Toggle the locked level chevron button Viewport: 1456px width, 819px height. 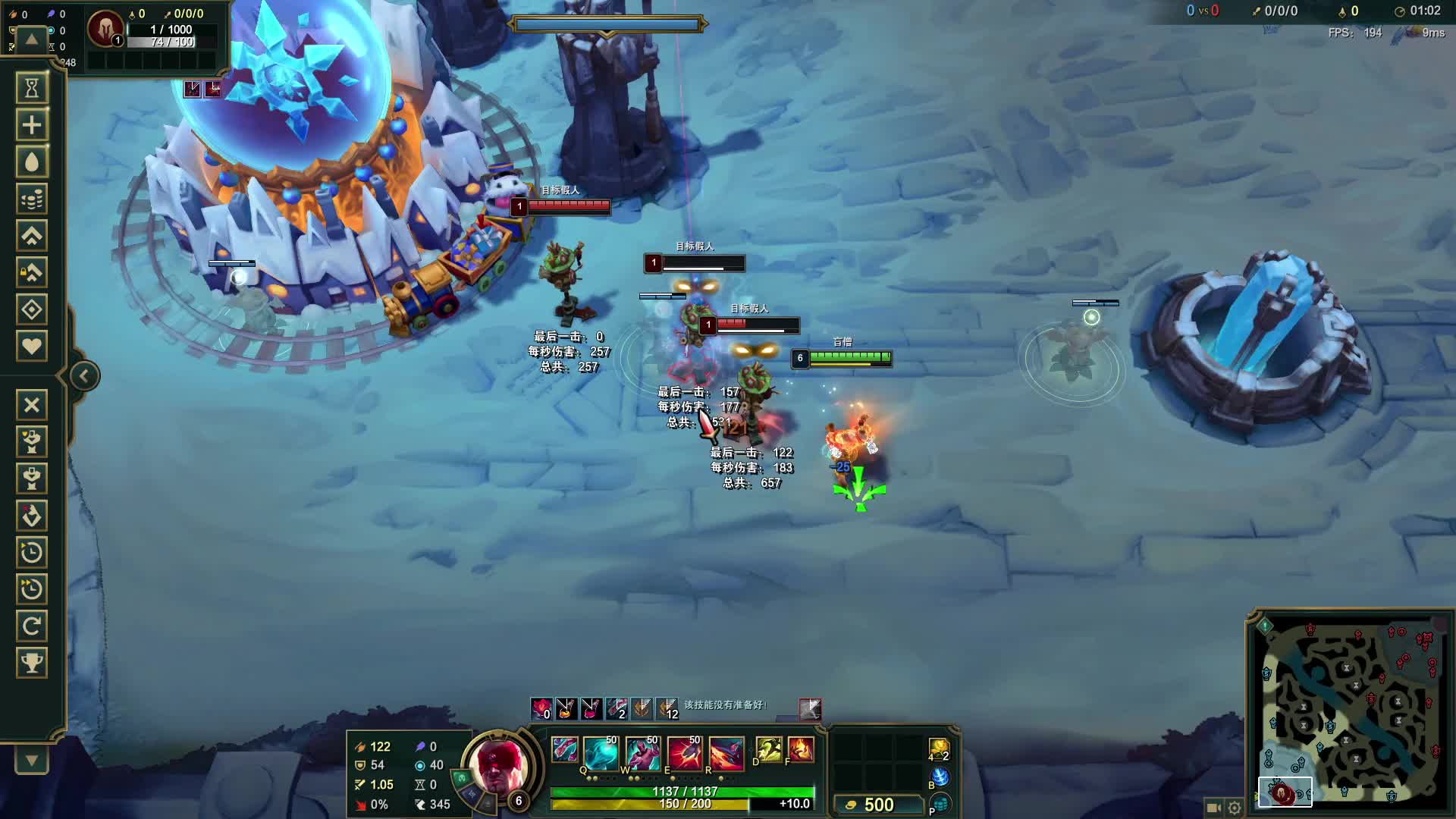pyautogui.click(x=32, y=272)
